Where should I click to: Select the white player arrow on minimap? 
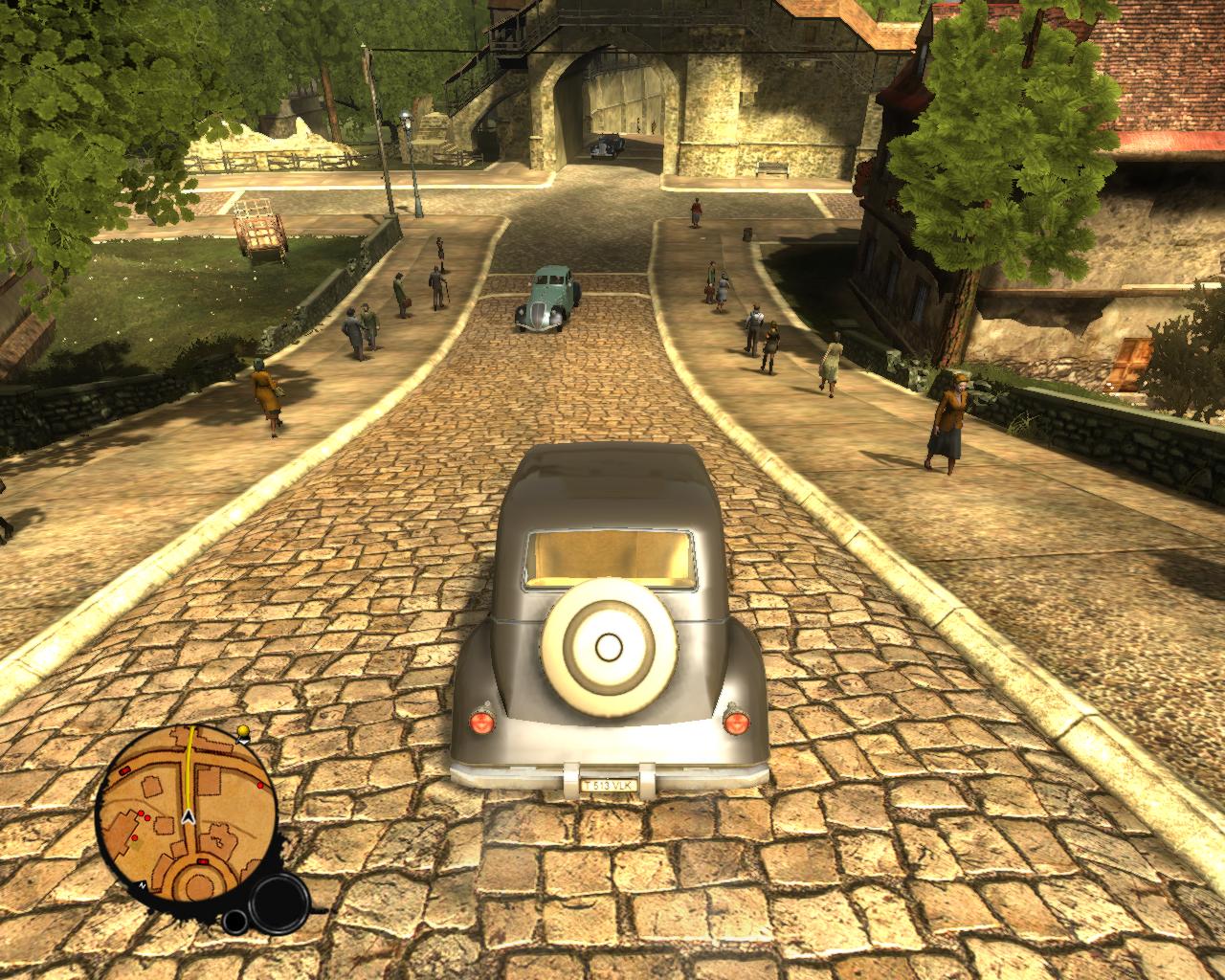tap(189, 817)
